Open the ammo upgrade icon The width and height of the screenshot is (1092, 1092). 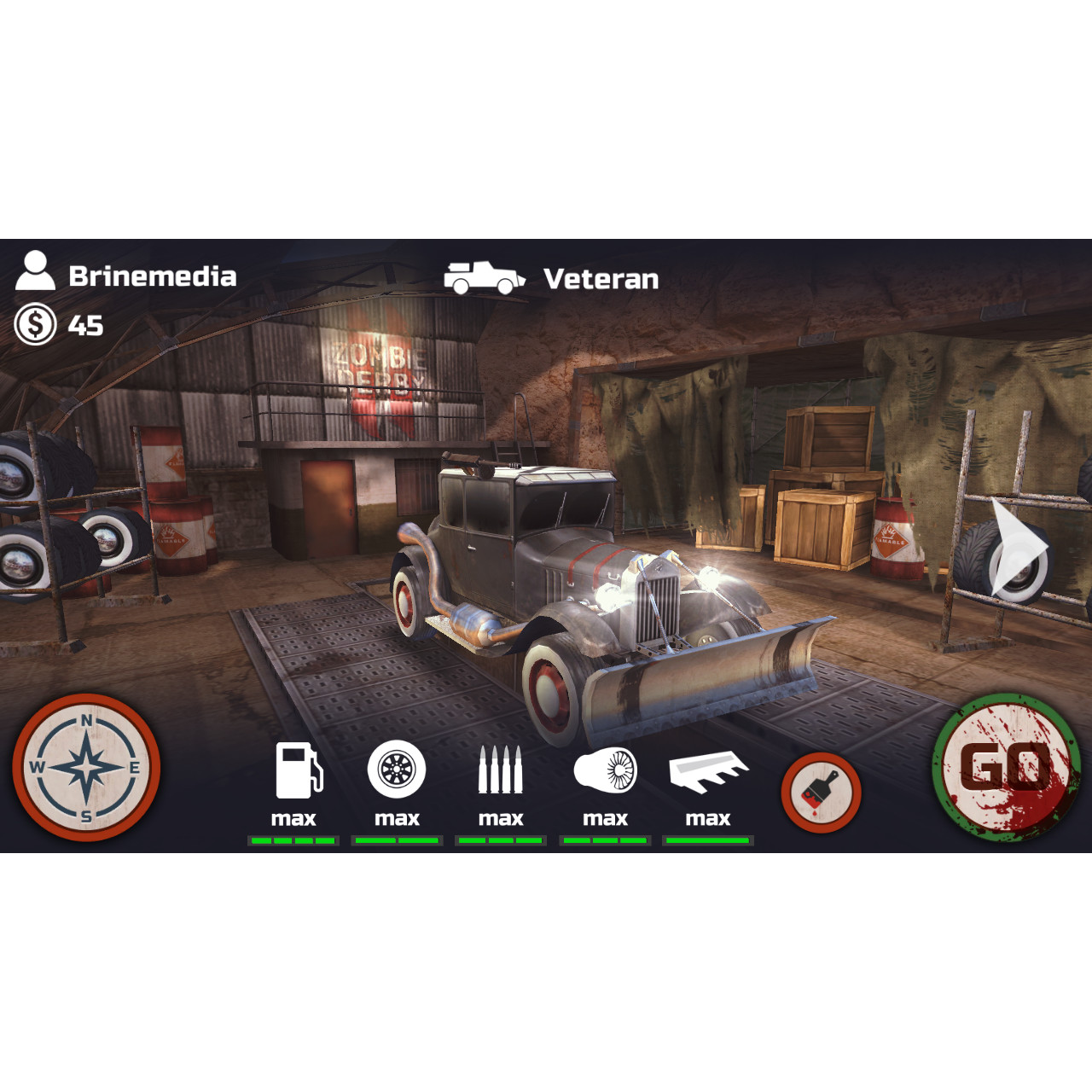[x=501, y=770]
